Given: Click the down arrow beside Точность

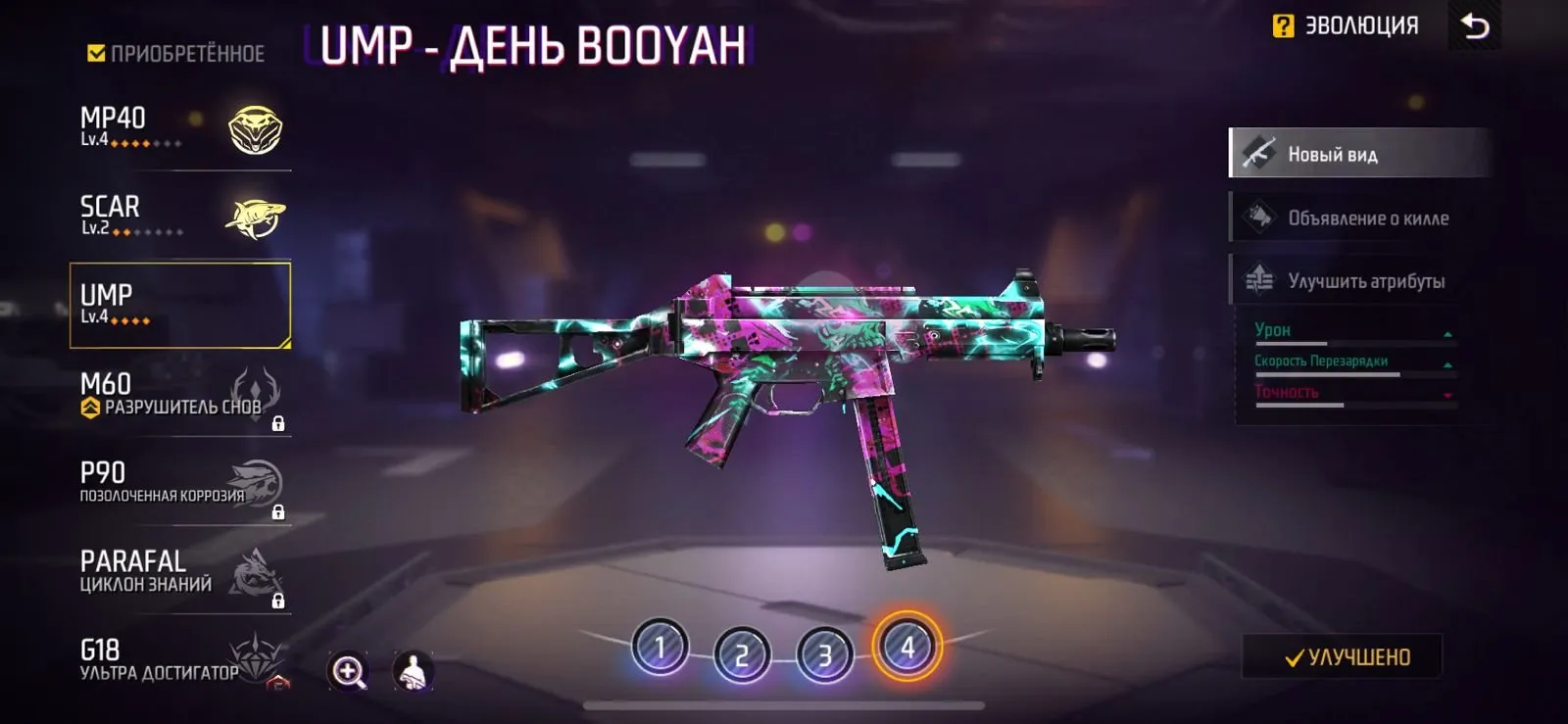Looking at the screenshot, I should tap(1447, 395).
